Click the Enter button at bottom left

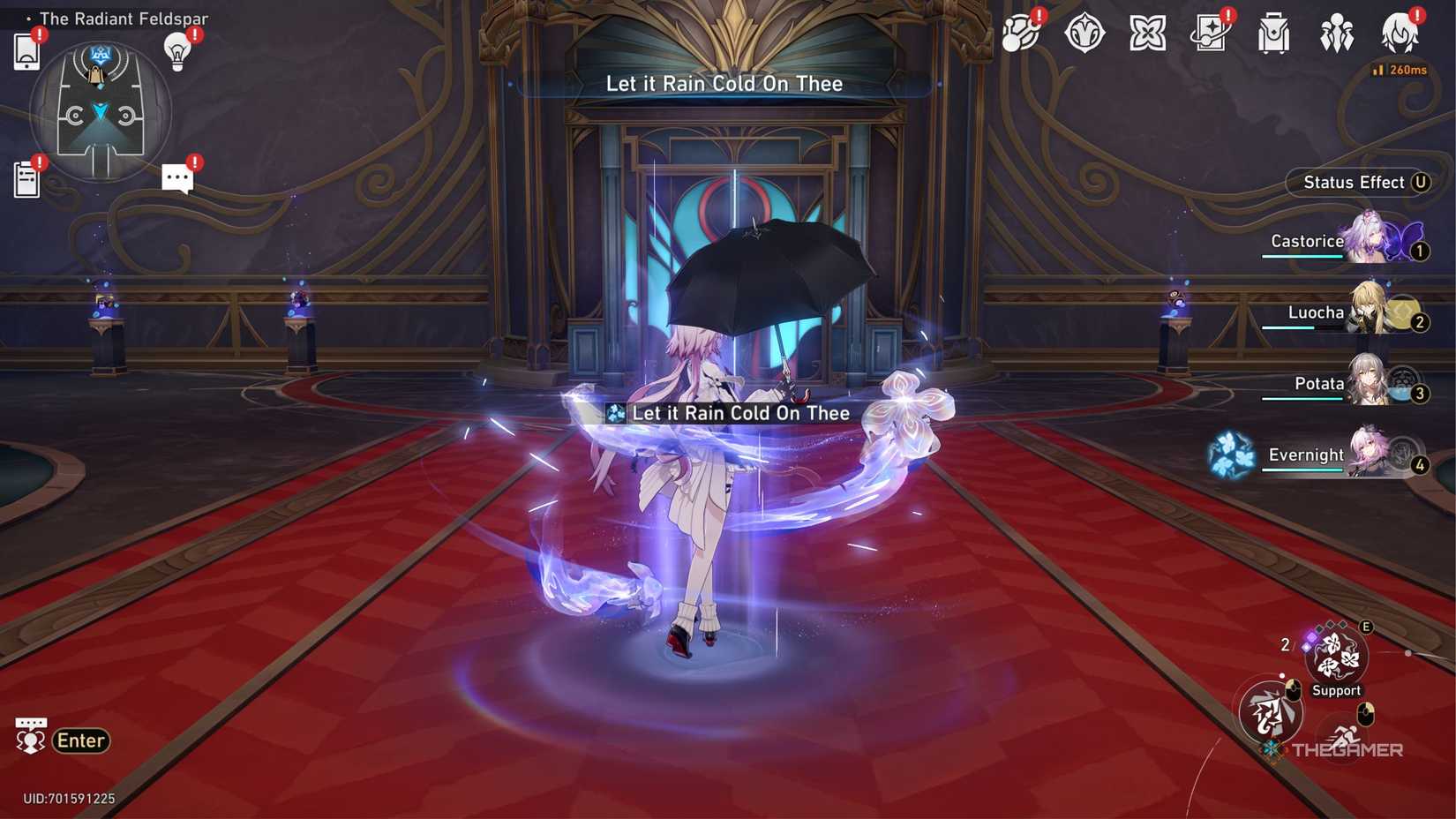coord(80,740)
